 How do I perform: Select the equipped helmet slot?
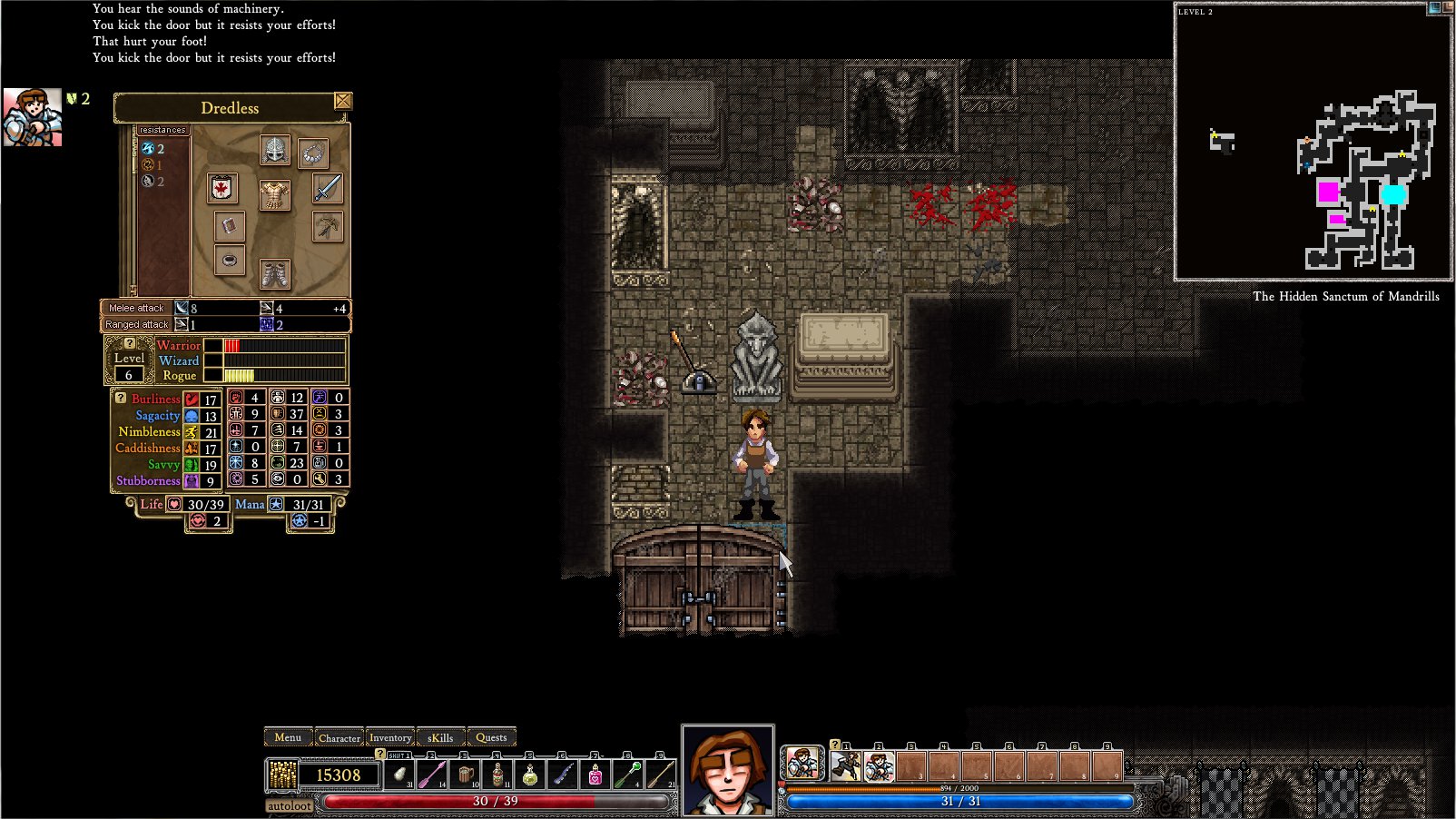274,151
